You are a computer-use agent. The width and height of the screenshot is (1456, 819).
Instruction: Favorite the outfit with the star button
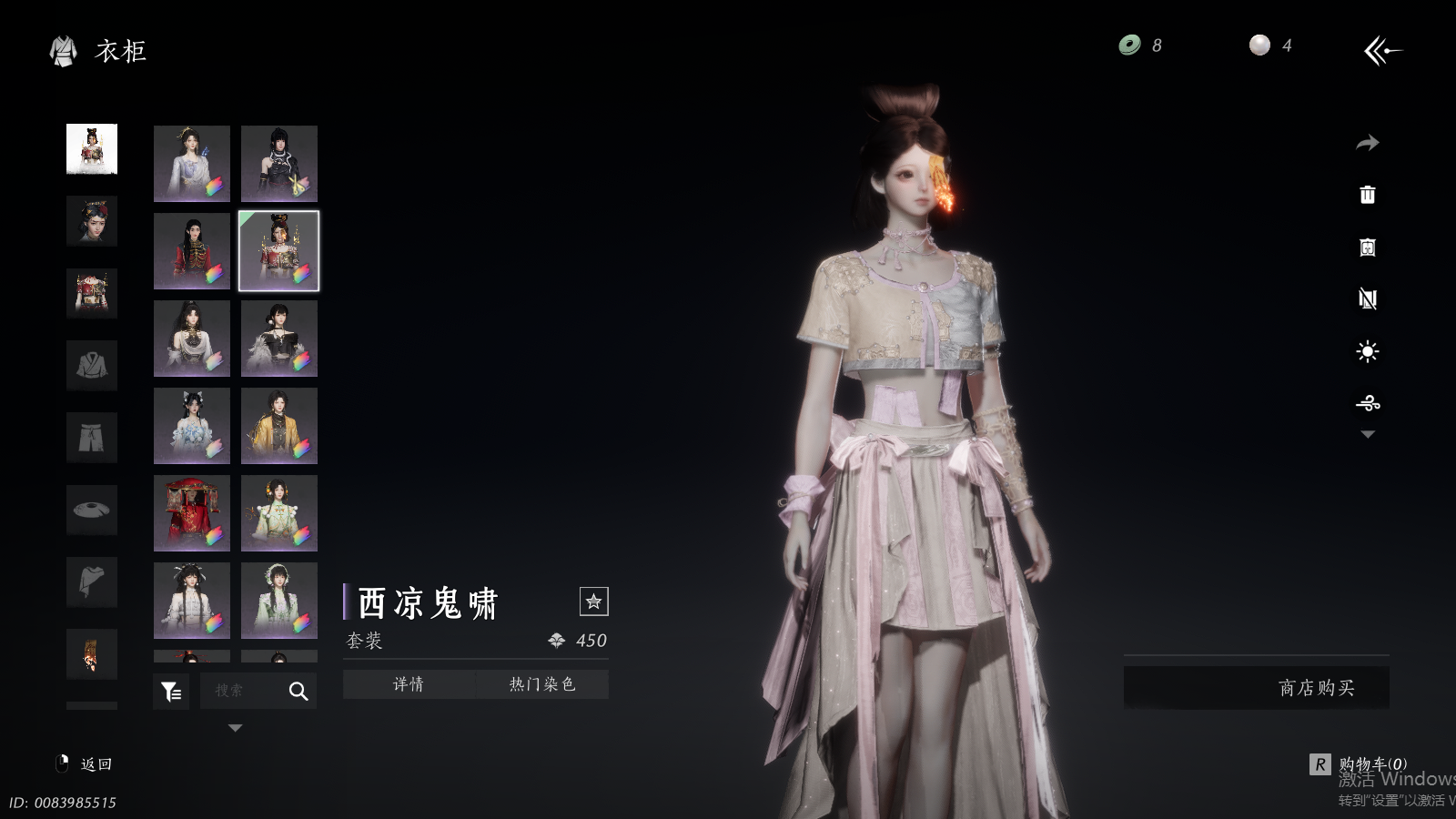593,602
